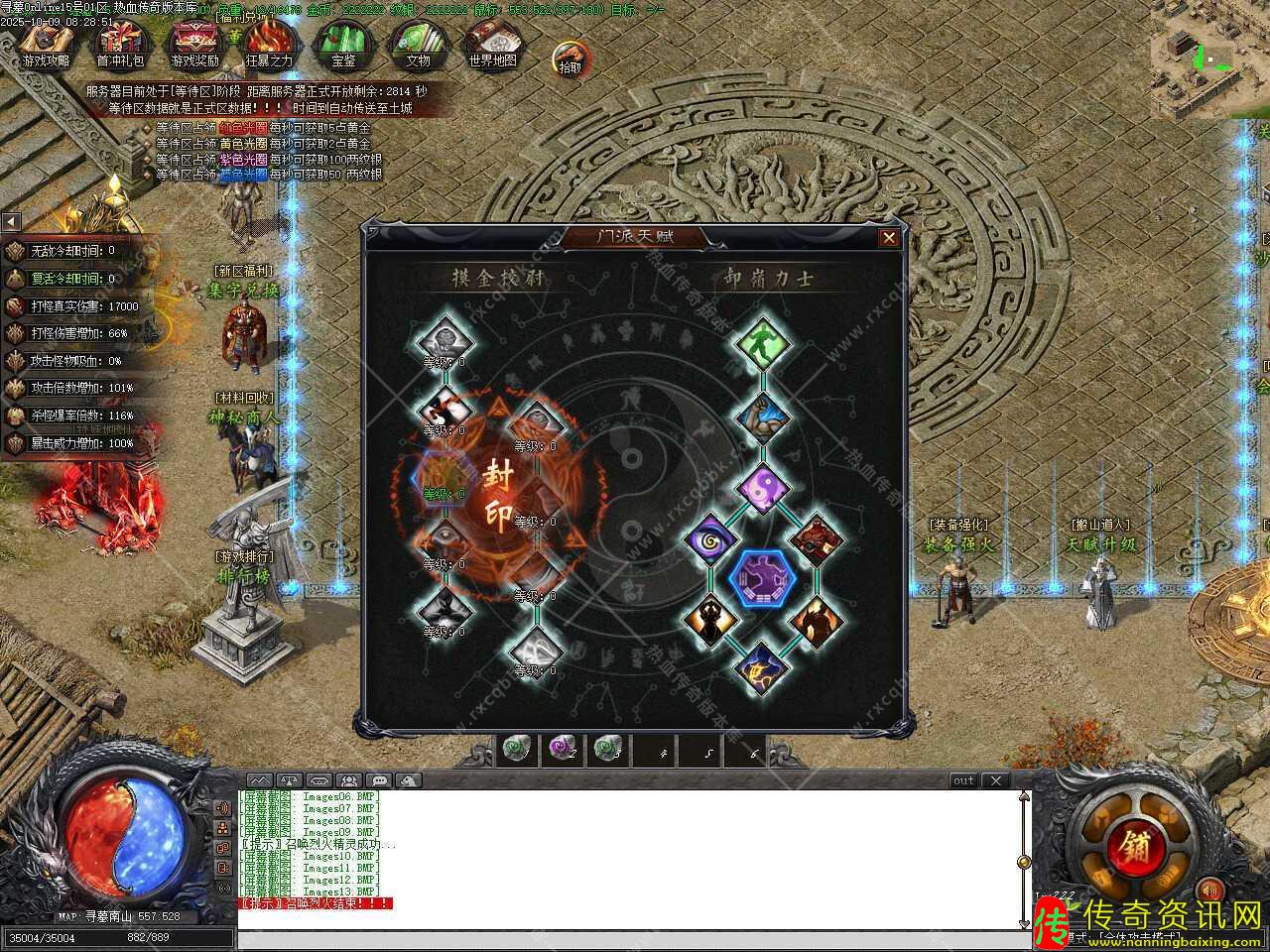Image resolution: width=1270 pixels, height=952 pixels.
Task: Select the flexing arm talent node
Action: pyautogui.click(x=764, y=417)
